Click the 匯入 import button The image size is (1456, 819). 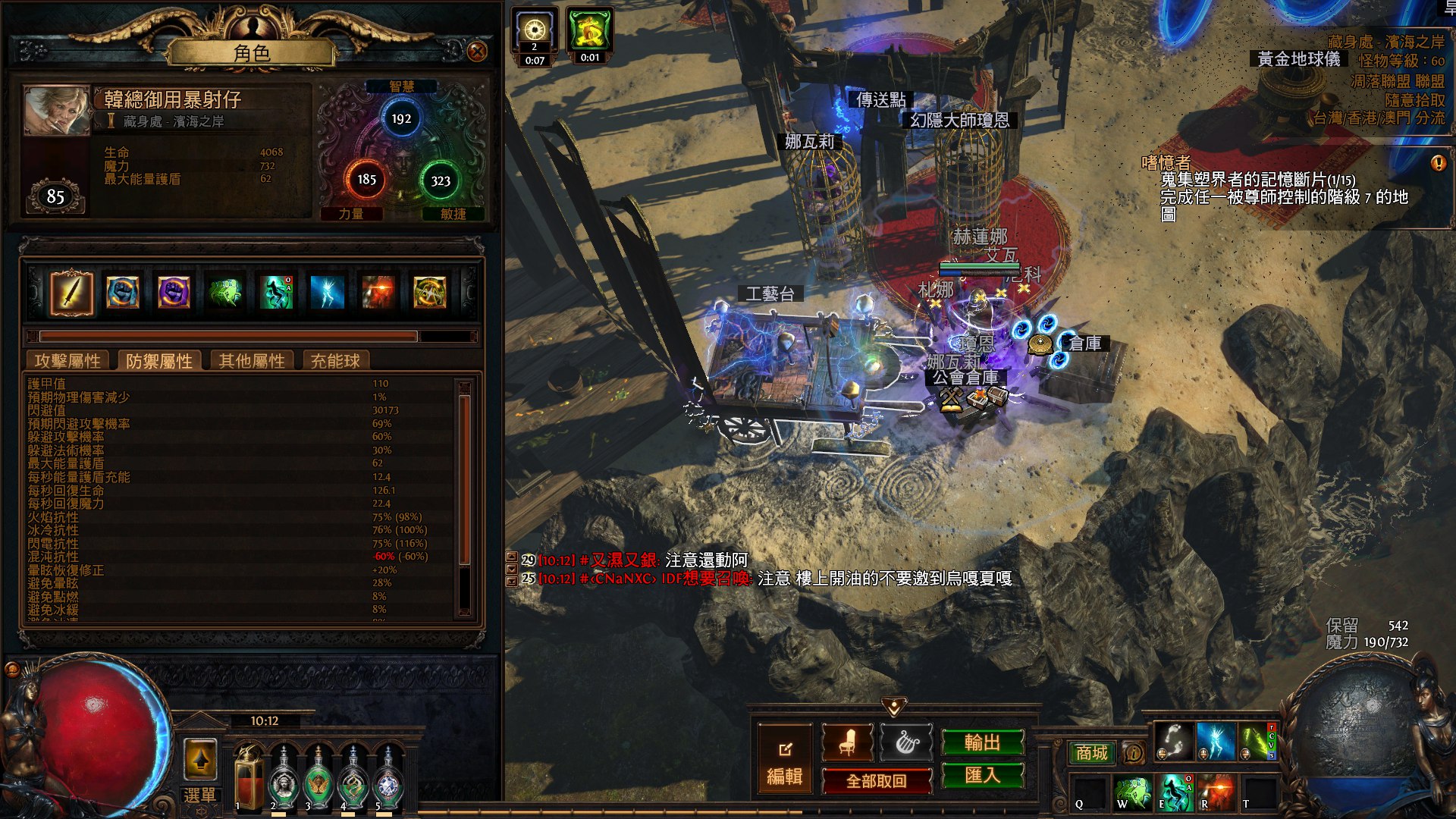(982, 775)
